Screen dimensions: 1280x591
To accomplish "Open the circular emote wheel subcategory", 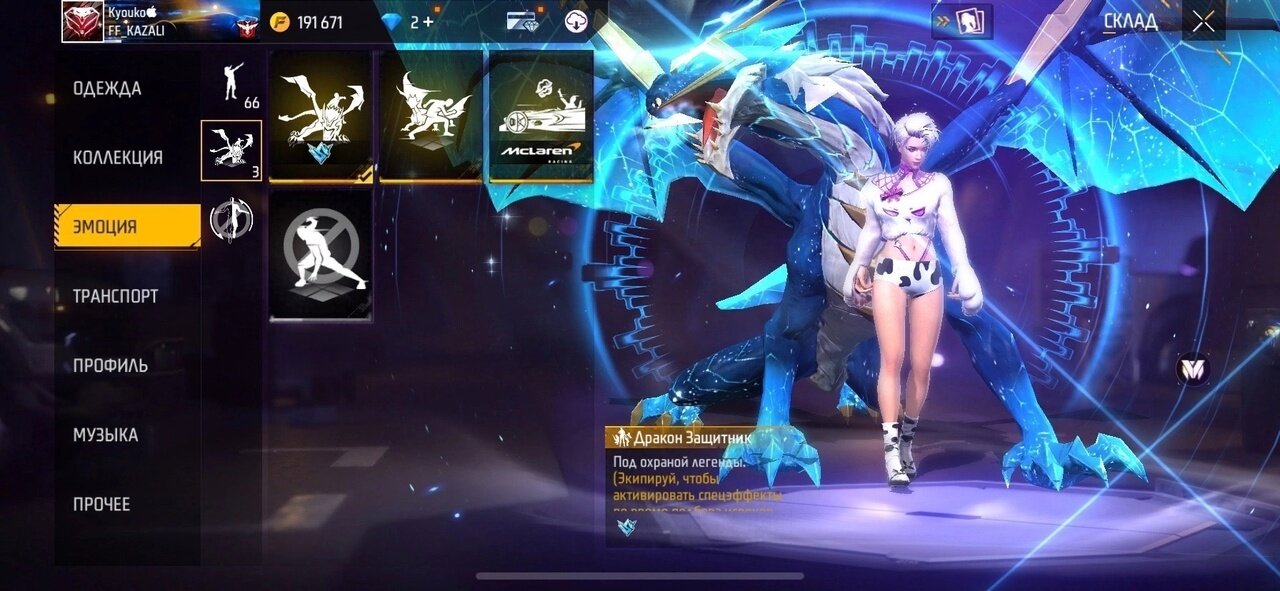I will coord(232,219).
